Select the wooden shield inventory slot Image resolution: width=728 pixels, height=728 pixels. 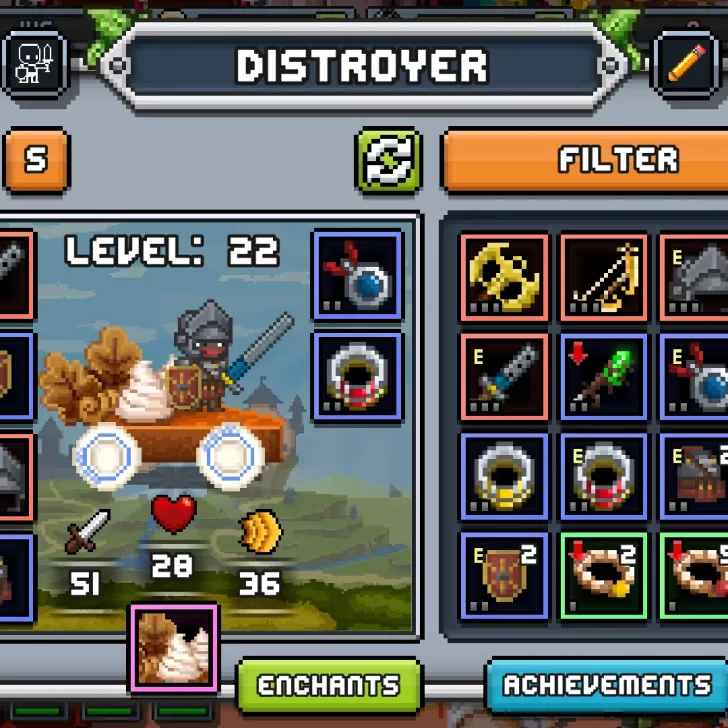click(x=504, y=575)
